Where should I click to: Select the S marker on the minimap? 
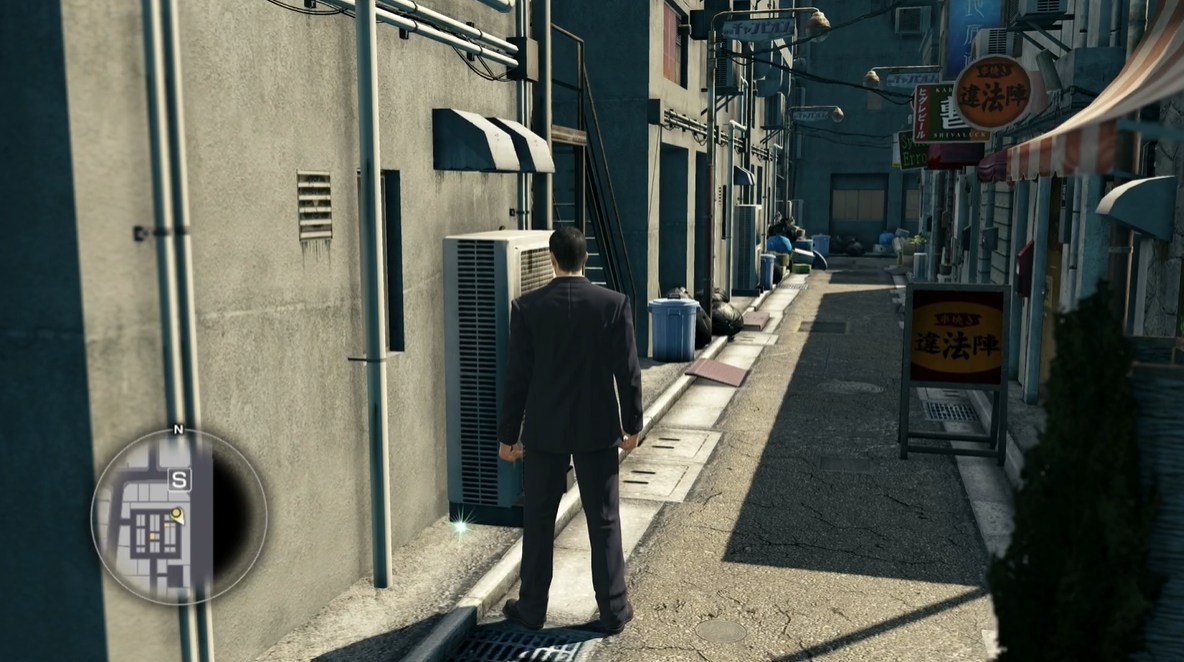[x=179, y=480]
